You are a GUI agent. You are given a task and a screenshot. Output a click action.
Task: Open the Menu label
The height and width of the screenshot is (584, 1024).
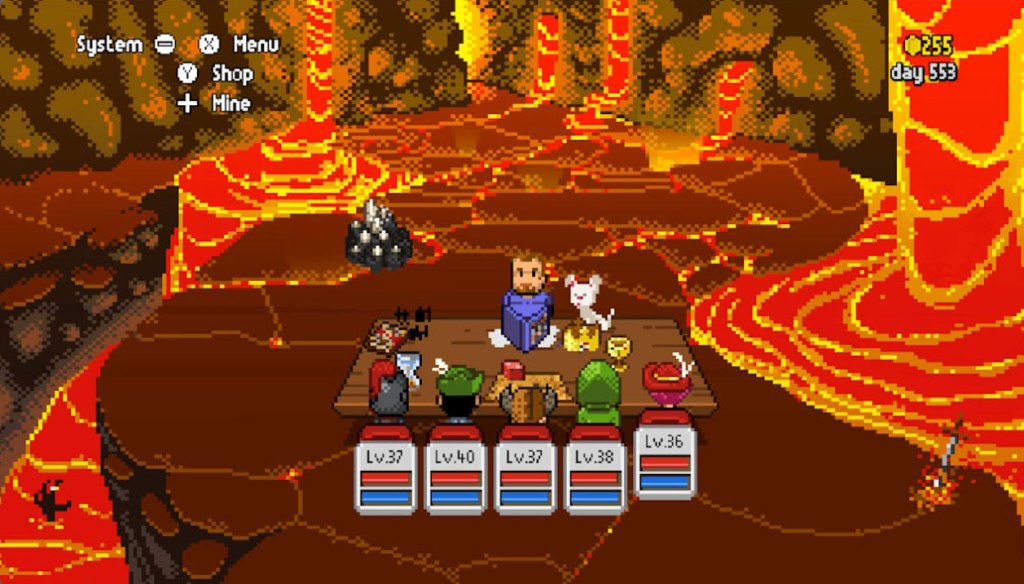255,45
